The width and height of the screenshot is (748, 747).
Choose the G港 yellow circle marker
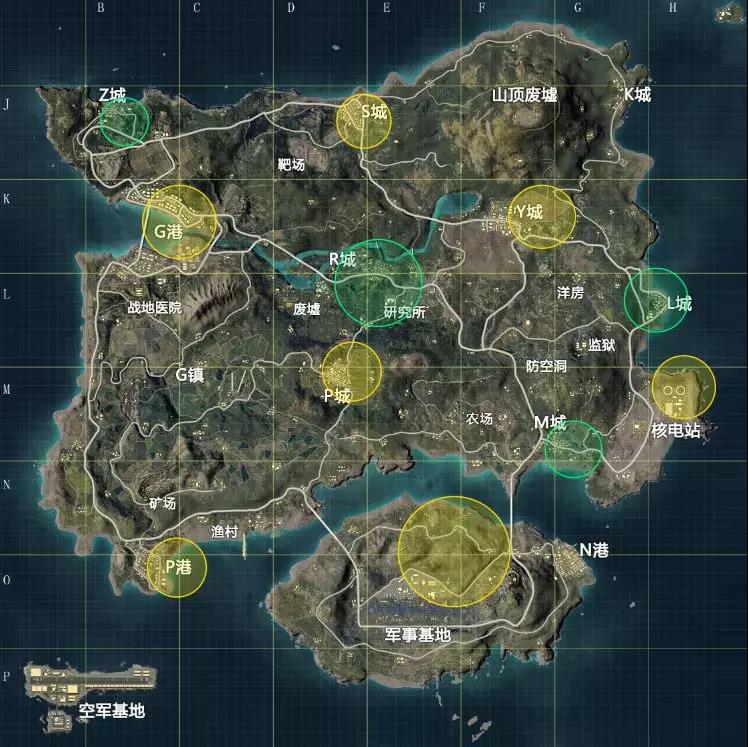179,223
